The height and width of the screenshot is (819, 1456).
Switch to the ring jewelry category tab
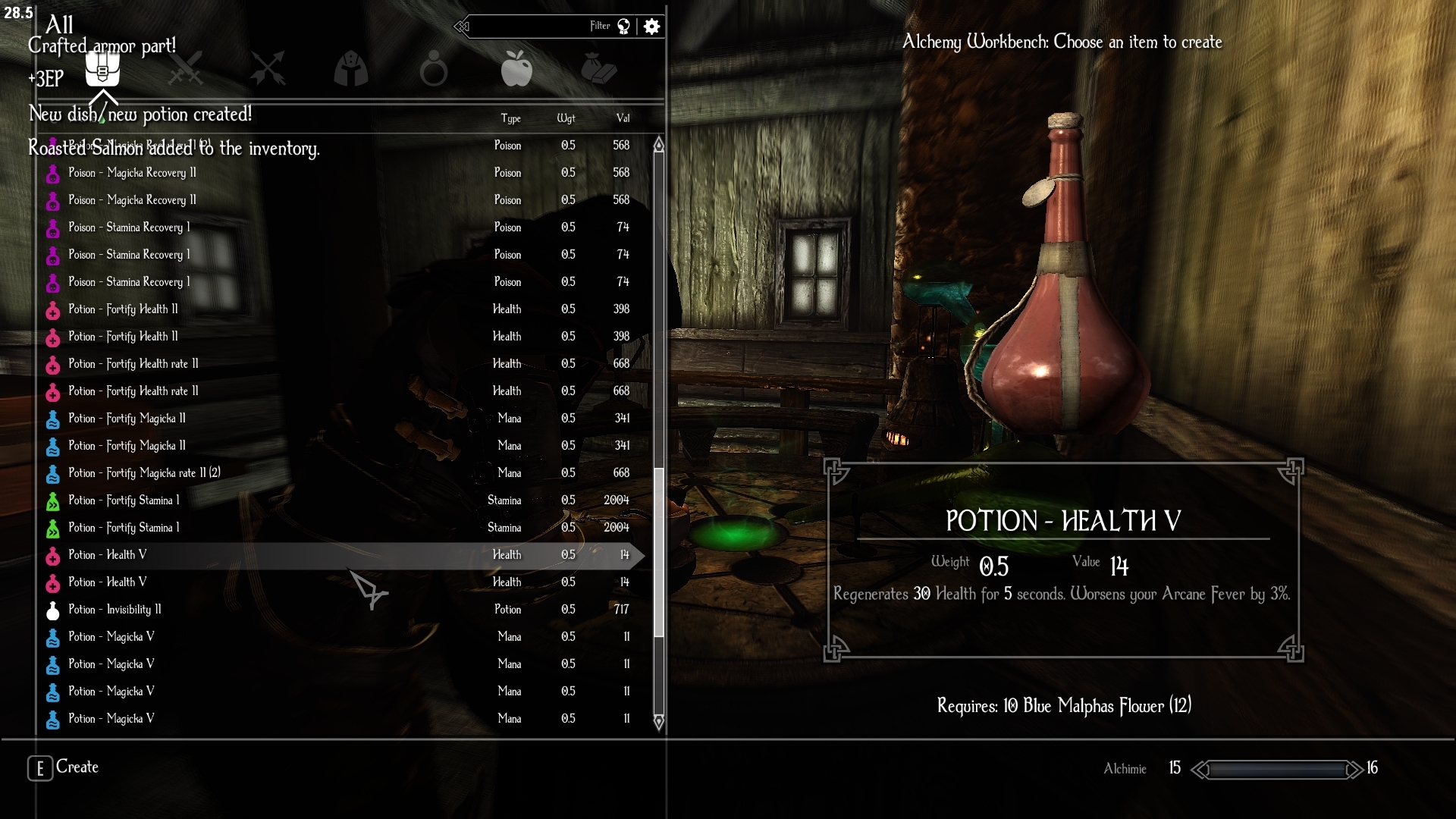point(434,69)
